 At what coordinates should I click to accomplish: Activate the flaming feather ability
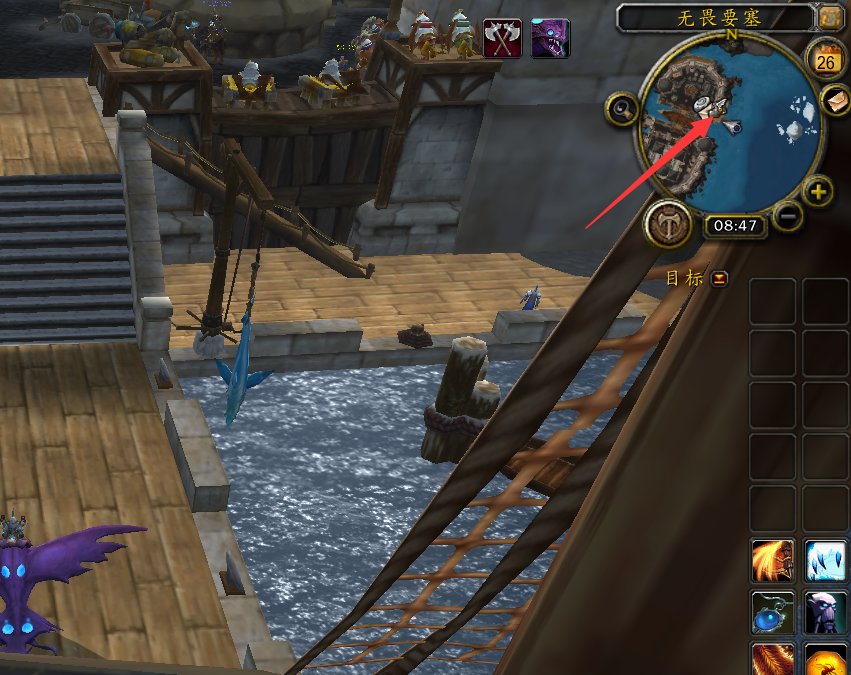(773, 660)
